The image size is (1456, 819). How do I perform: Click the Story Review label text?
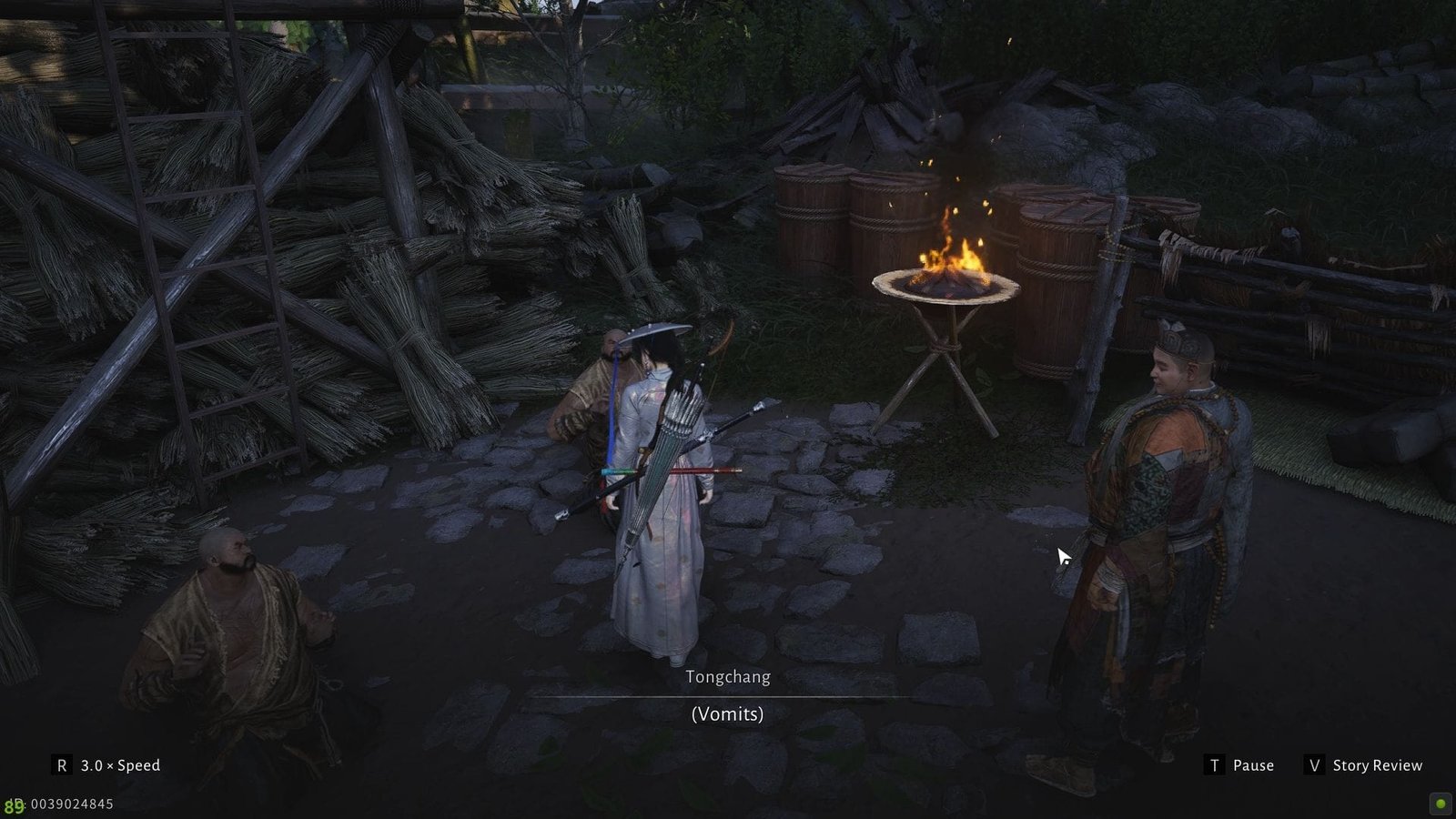coord(1376,765)
